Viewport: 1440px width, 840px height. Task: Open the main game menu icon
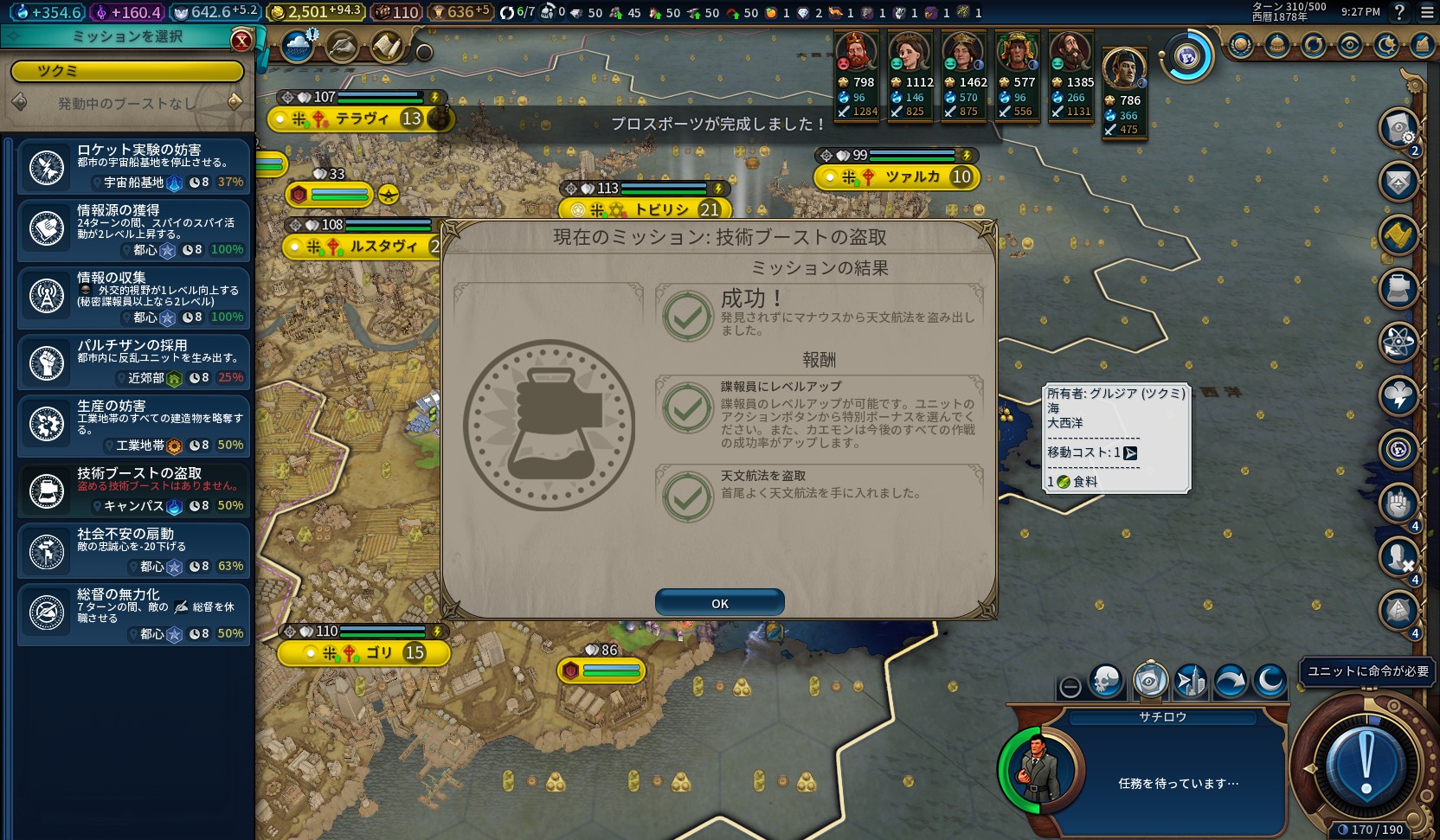(x=1427, y=12)
